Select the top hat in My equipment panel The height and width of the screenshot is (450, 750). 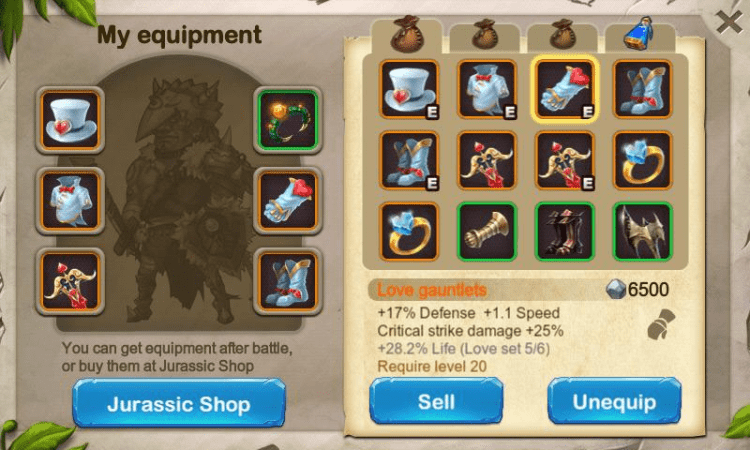coord(70,119)
